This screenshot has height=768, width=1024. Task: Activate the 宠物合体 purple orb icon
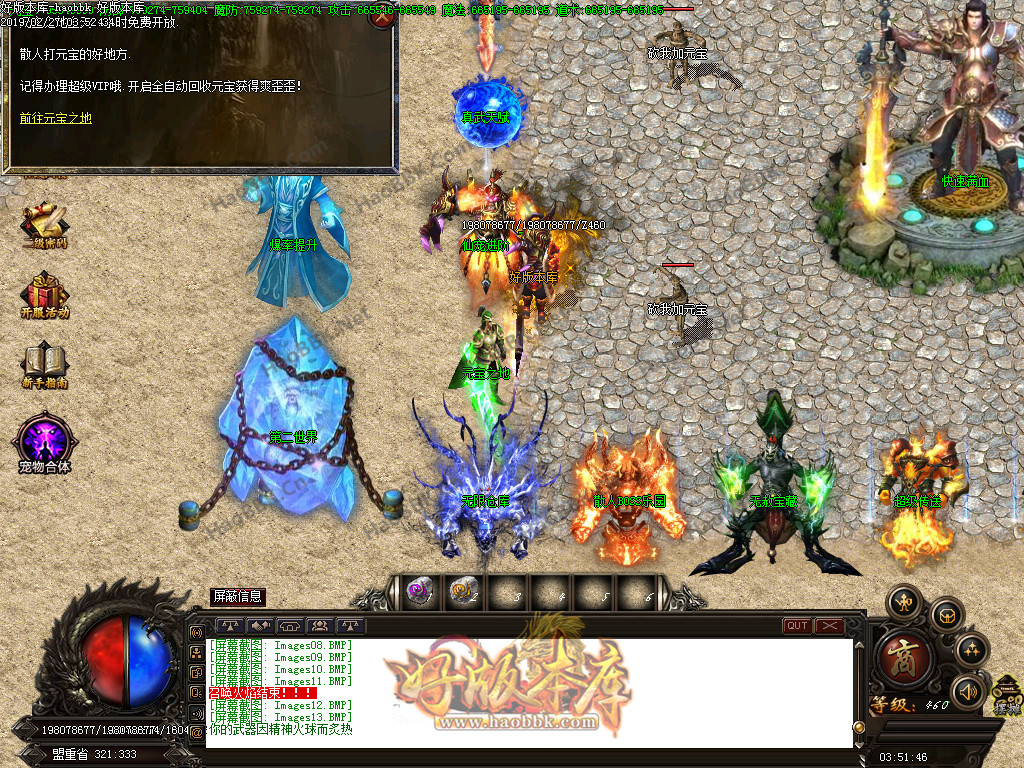point(44,442)
